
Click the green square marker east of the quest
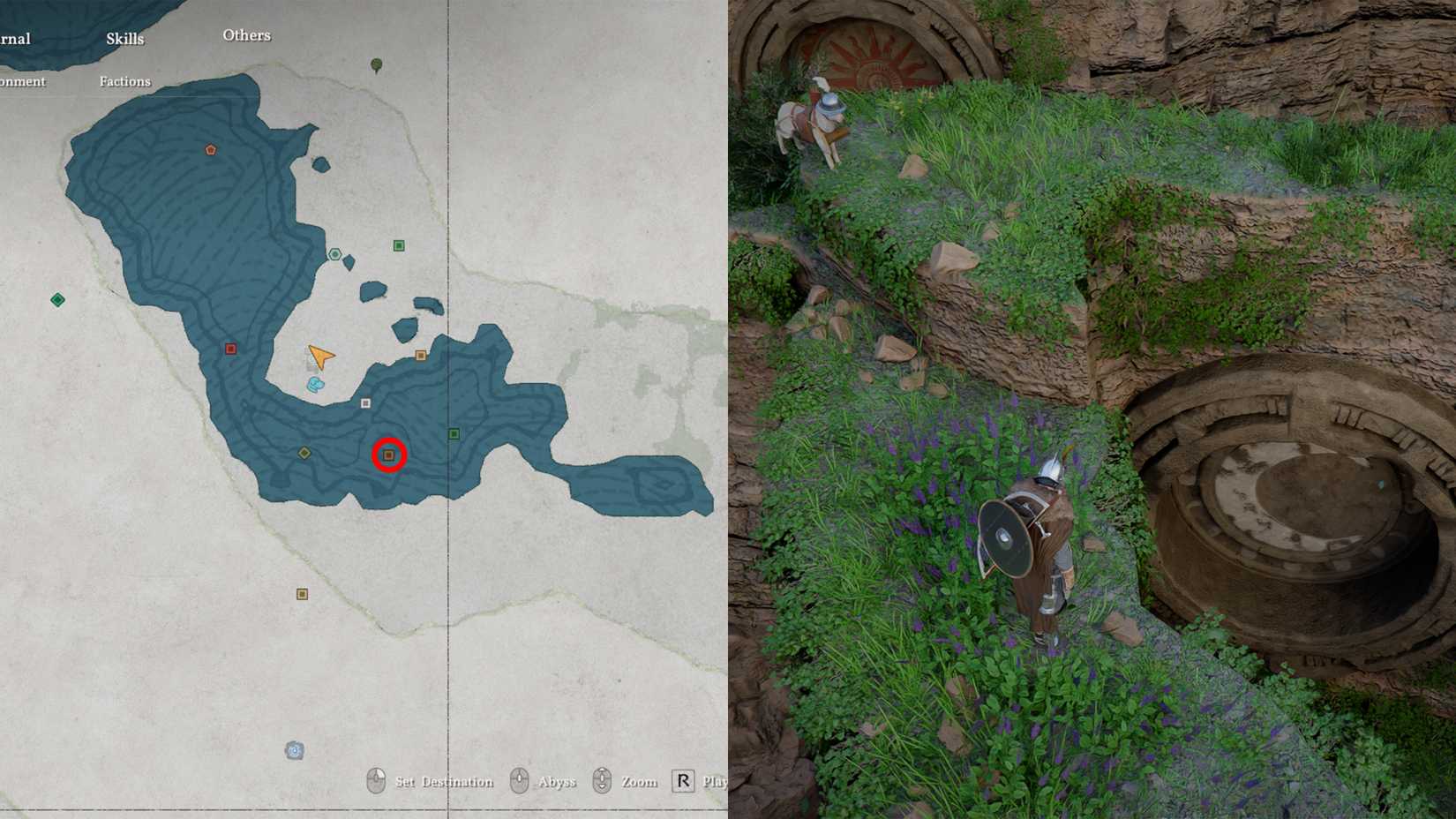pos(454,432)
